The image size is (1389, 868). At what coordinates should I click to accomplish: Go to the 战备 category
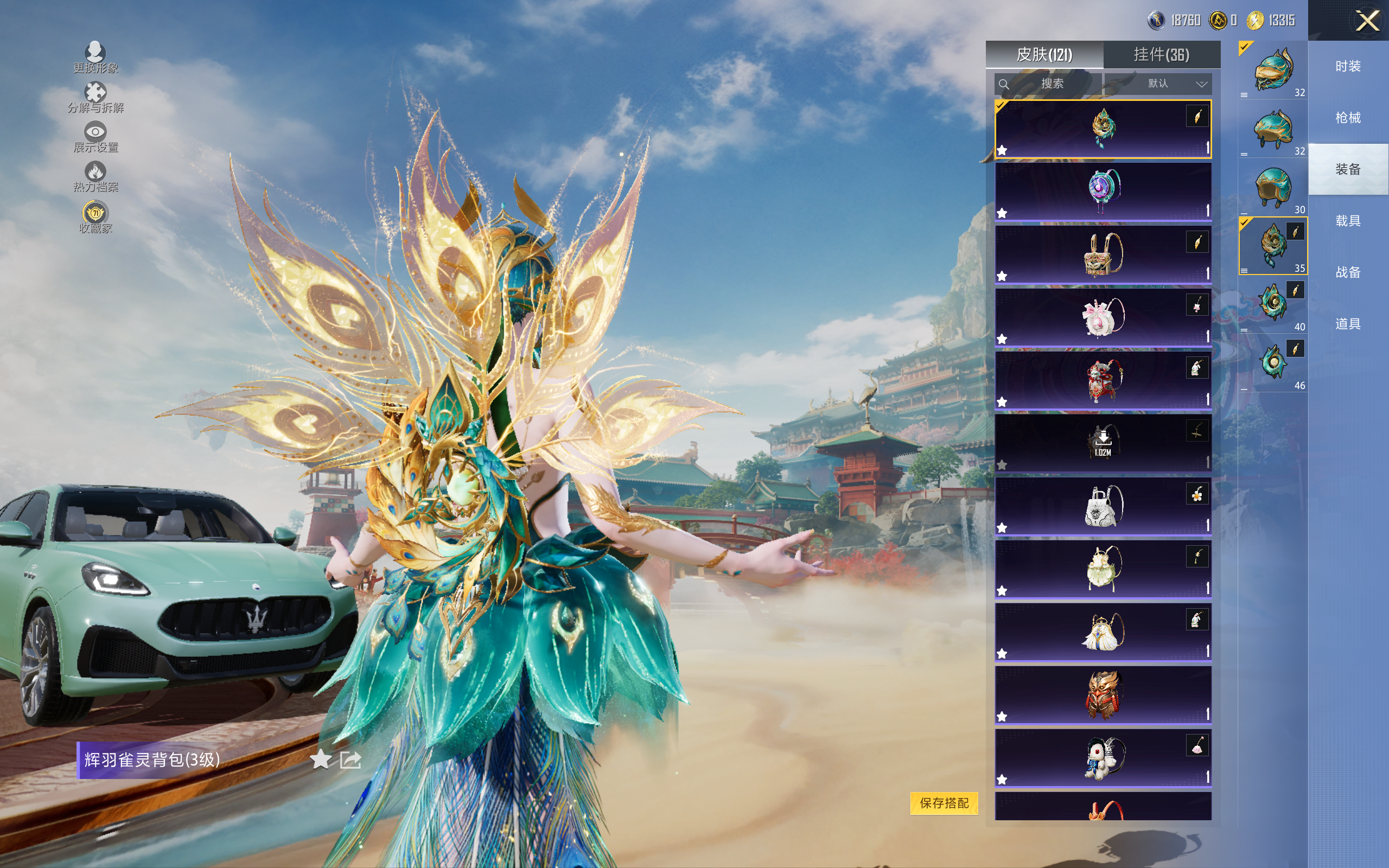1347,273
